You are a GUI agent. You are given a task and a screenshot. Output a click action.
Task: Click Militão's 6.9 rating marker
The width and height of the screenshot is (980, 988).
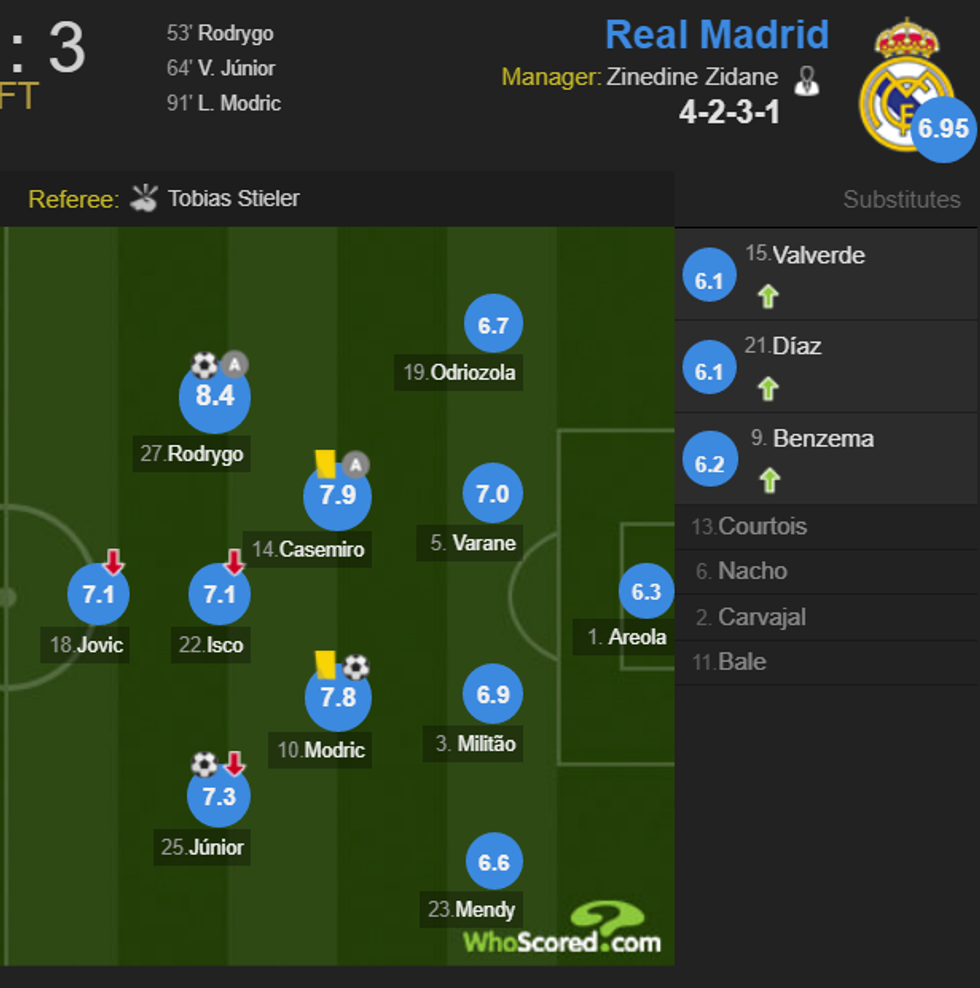pos(493,695)
